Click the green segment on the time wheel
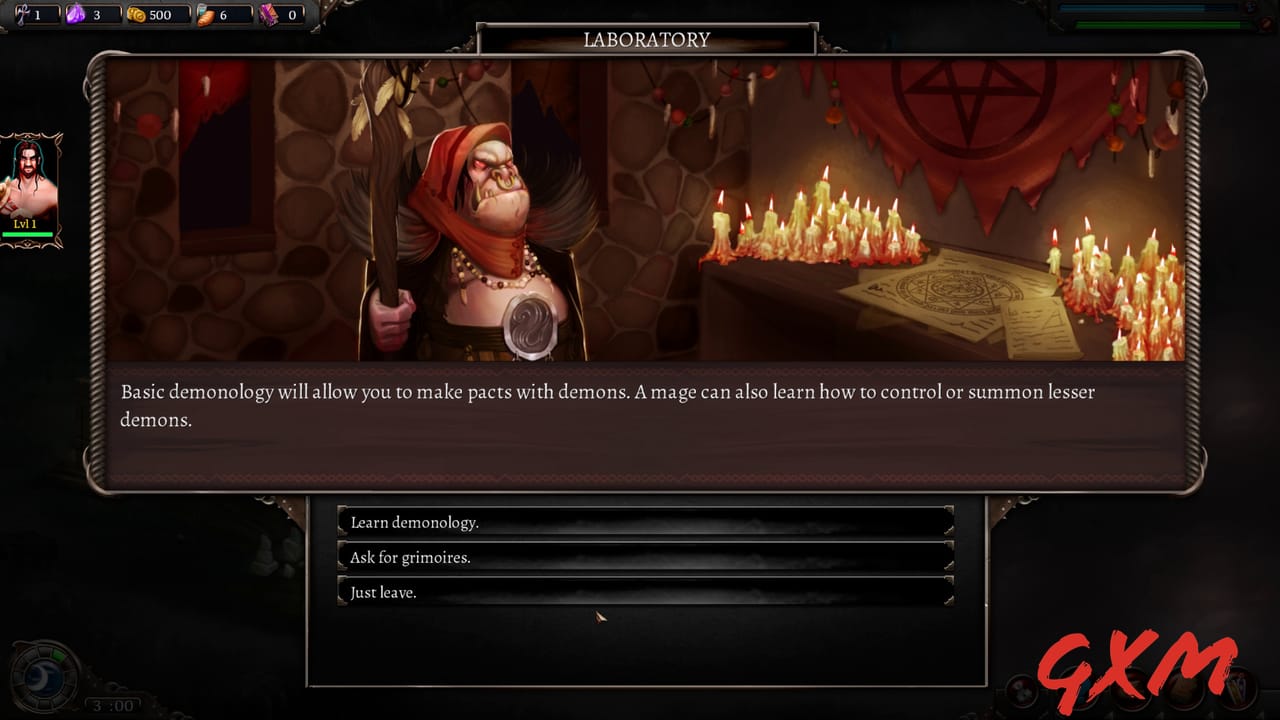Viewport: 1280px width, 720px height. (x=58, y=653)
